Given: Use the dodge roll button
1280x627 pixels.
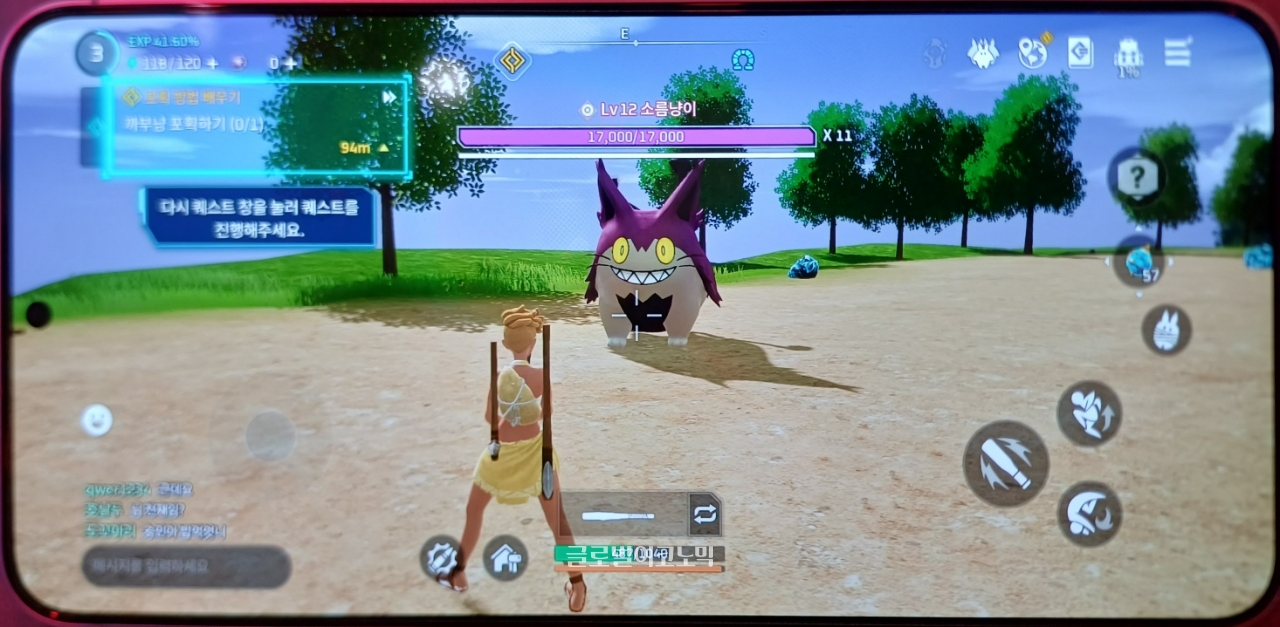Looking at the screenshot, I should coord(1089,513).
